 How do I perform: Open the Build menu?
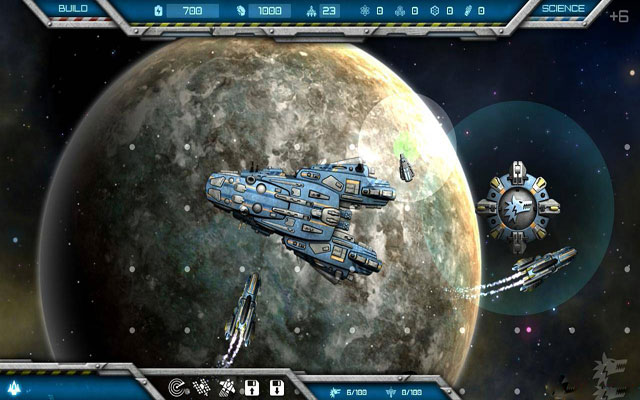coord(71,8)
